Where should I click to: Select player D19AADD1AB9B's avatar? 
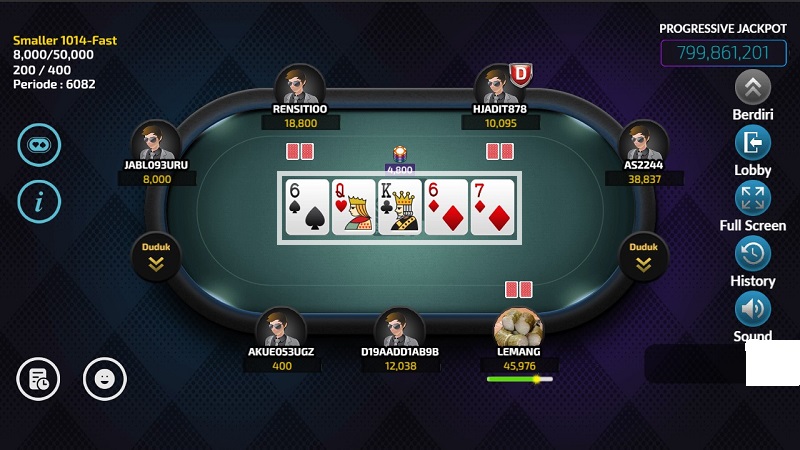399,329
